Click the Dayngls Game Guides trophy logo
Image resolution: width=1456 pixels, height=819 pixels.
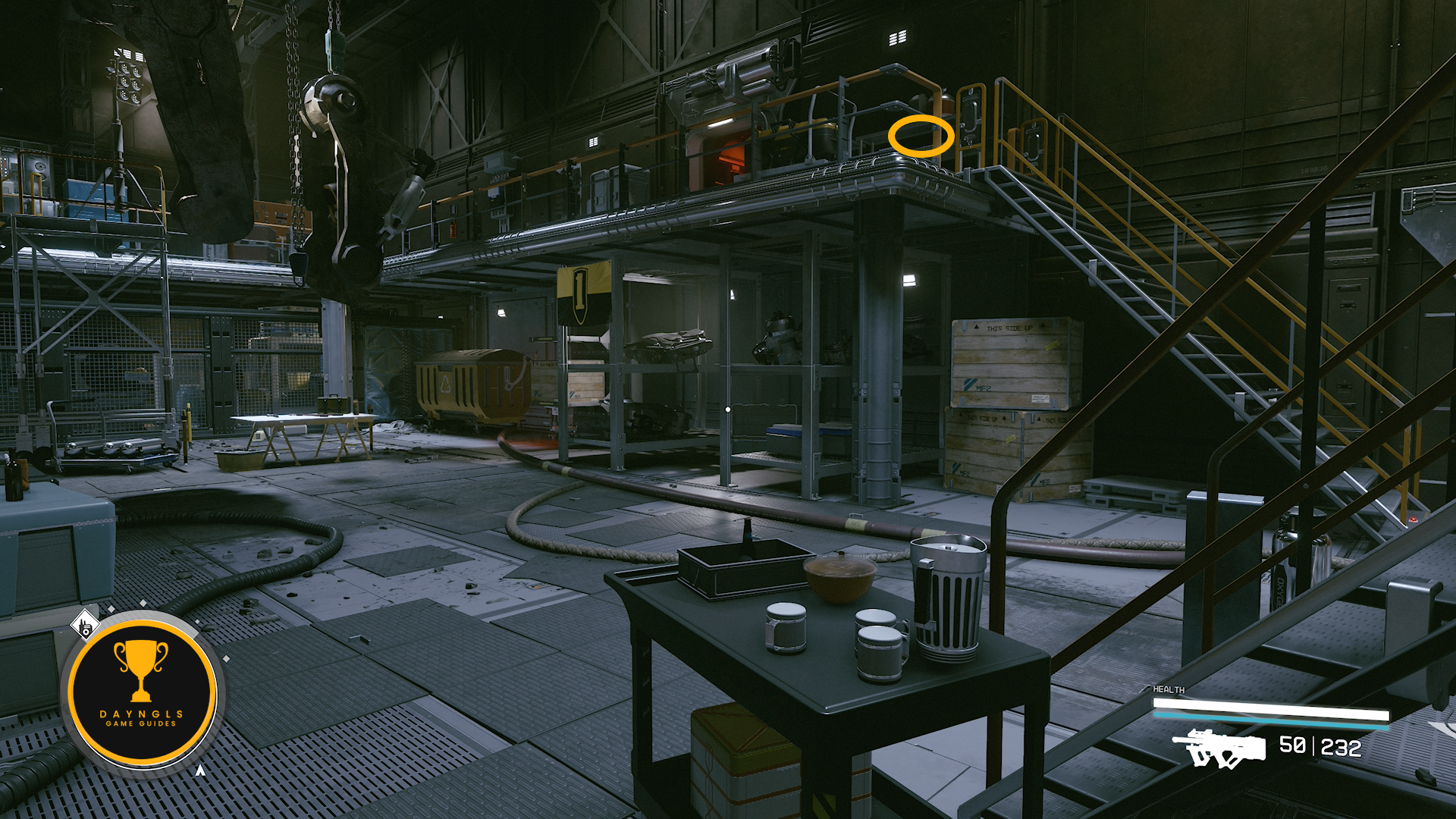[142, 692]
